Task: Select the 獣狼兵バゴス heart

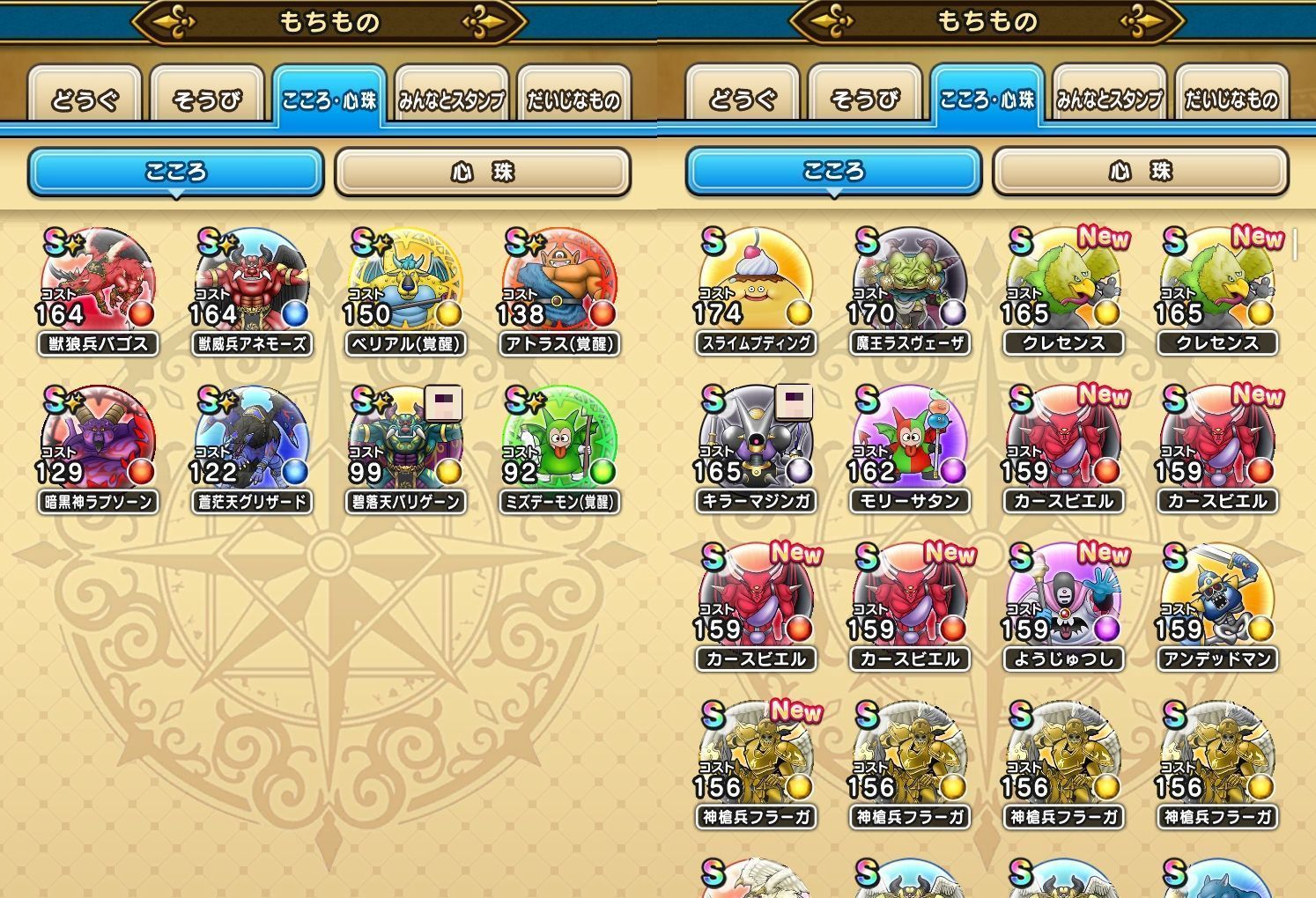Action: [x=98, y=283]
